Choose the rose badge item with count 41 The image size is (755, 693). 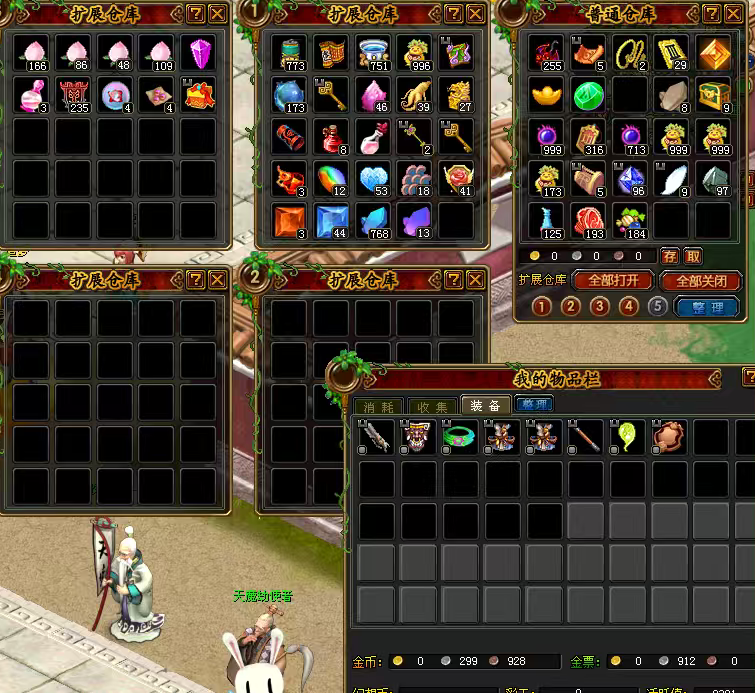[456, 178]
